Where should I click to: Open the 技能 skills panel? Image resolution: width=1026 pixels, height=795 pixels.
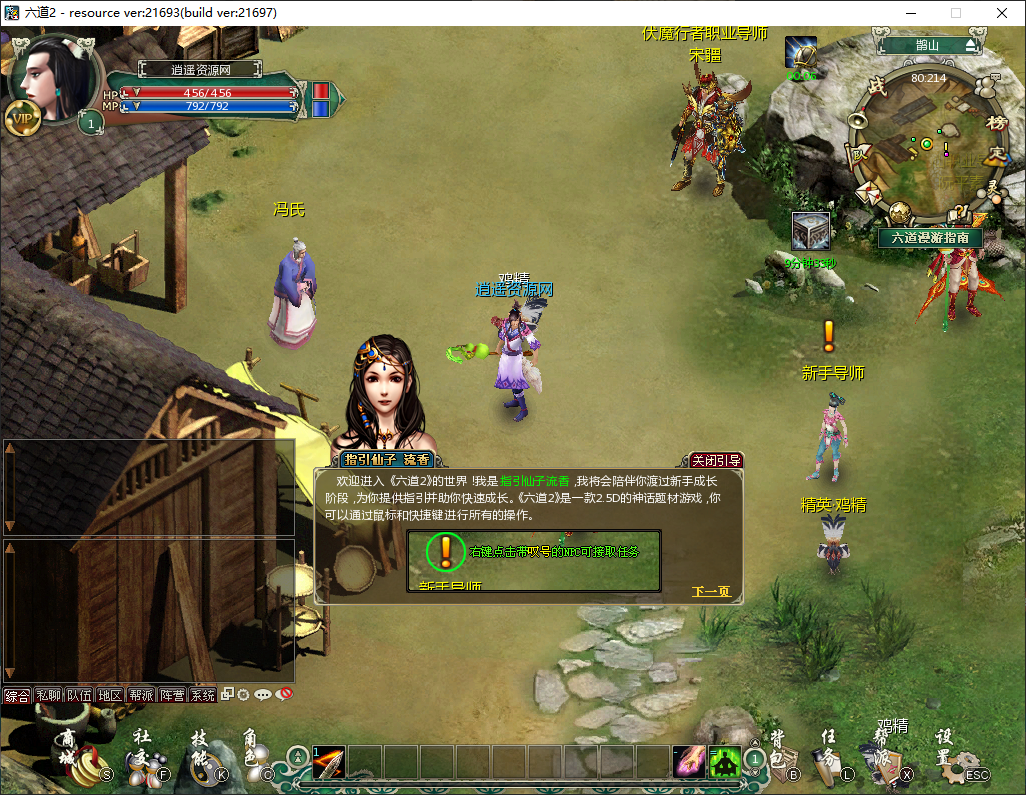pos(203,759)
